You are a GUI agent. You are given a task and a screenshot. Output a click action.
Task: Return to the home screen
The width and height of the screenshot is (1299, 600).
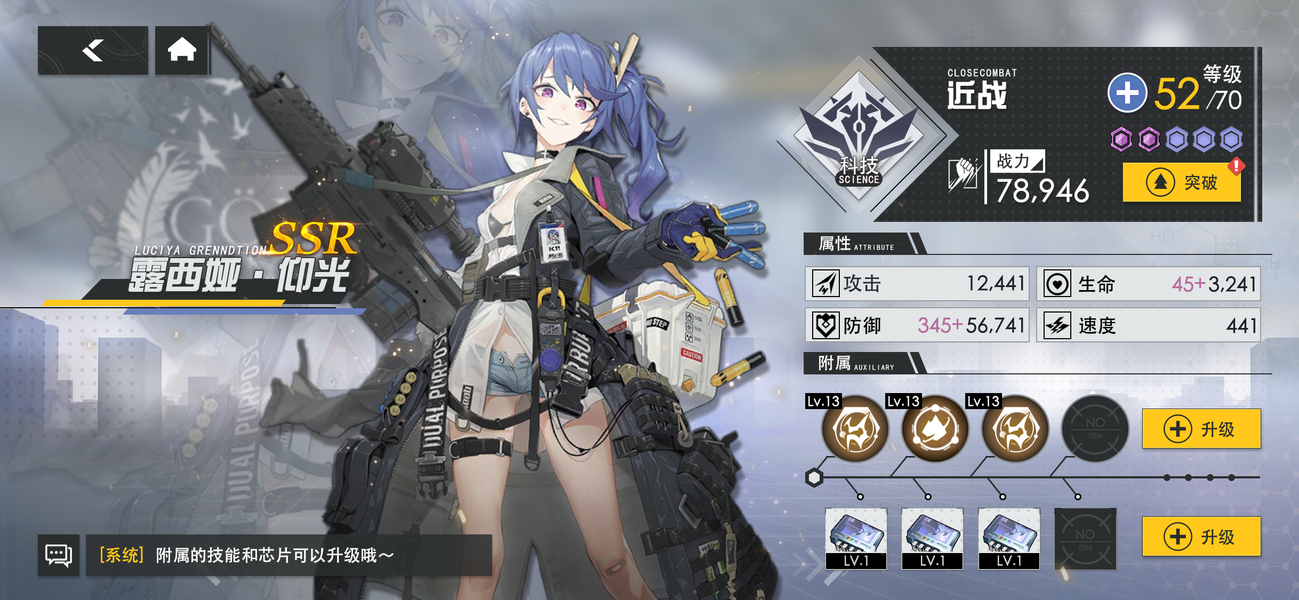[x=182, y=50]
